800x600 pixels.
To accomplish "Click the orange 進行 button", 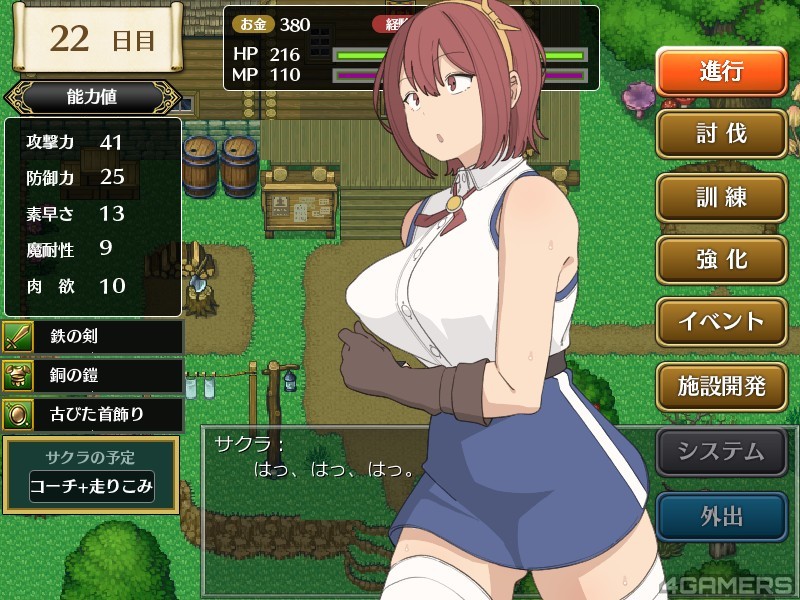I will point(721,72).
